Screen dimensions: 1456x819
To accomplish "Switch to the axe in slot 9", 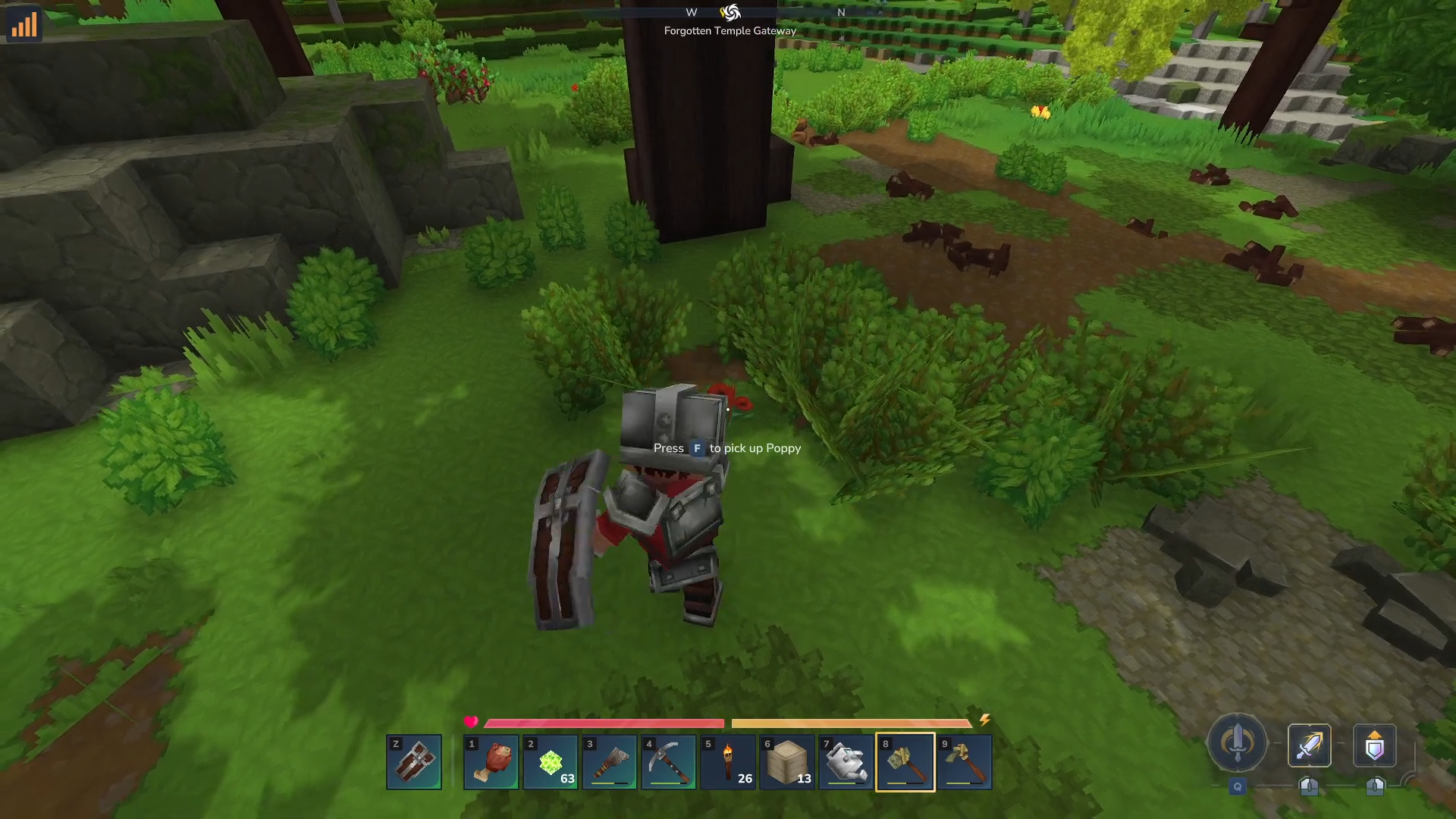I will click(965, 761).
